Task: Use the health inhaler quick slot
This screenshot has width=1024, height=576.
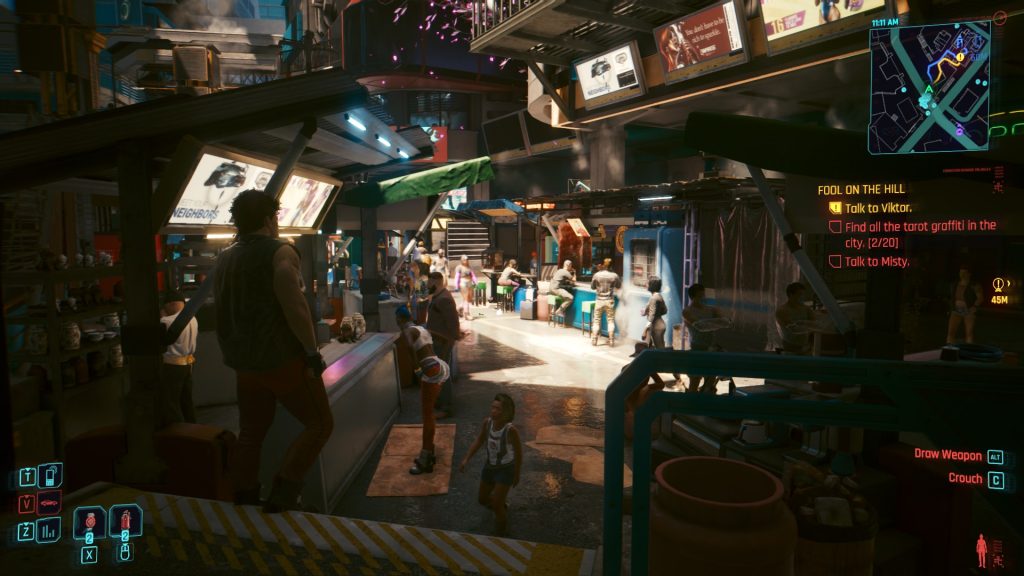Action: [x=89, y=522]
